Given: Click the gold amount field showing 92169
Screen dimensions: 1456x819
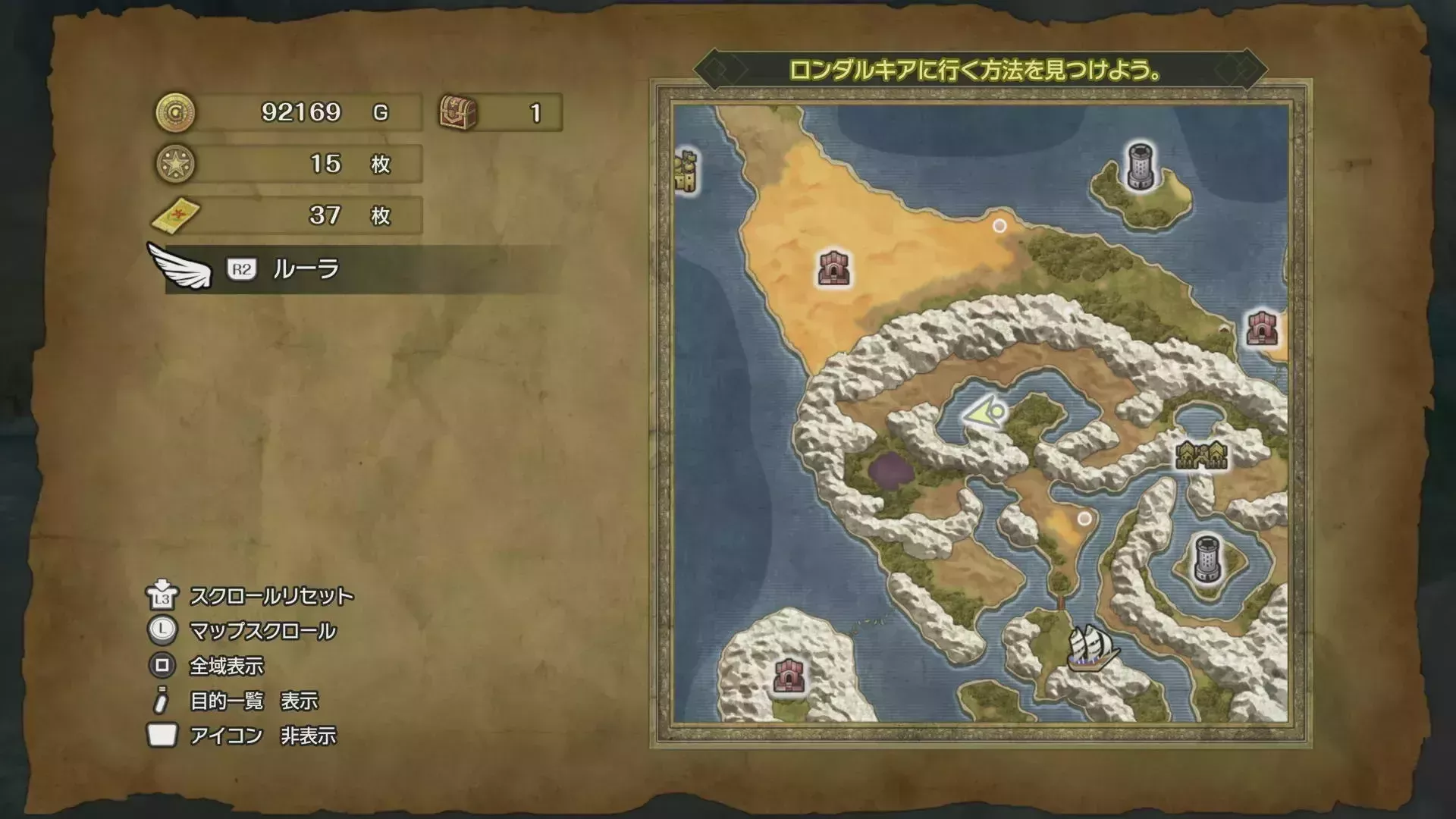Looking at the screenshot, I should (303, 111).
